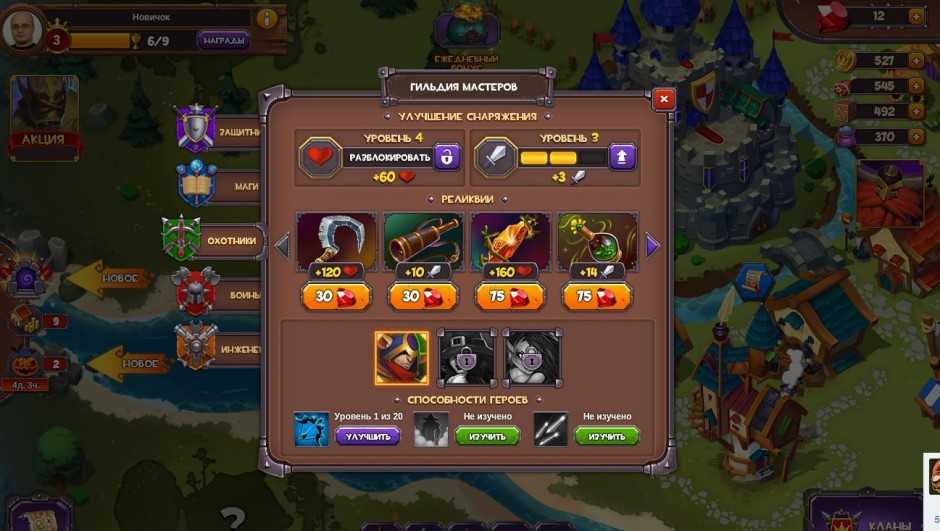The height and width of the screenshot is (531, 940).
Task: Show next relics with the right arrow
Action: pos(653,245)
